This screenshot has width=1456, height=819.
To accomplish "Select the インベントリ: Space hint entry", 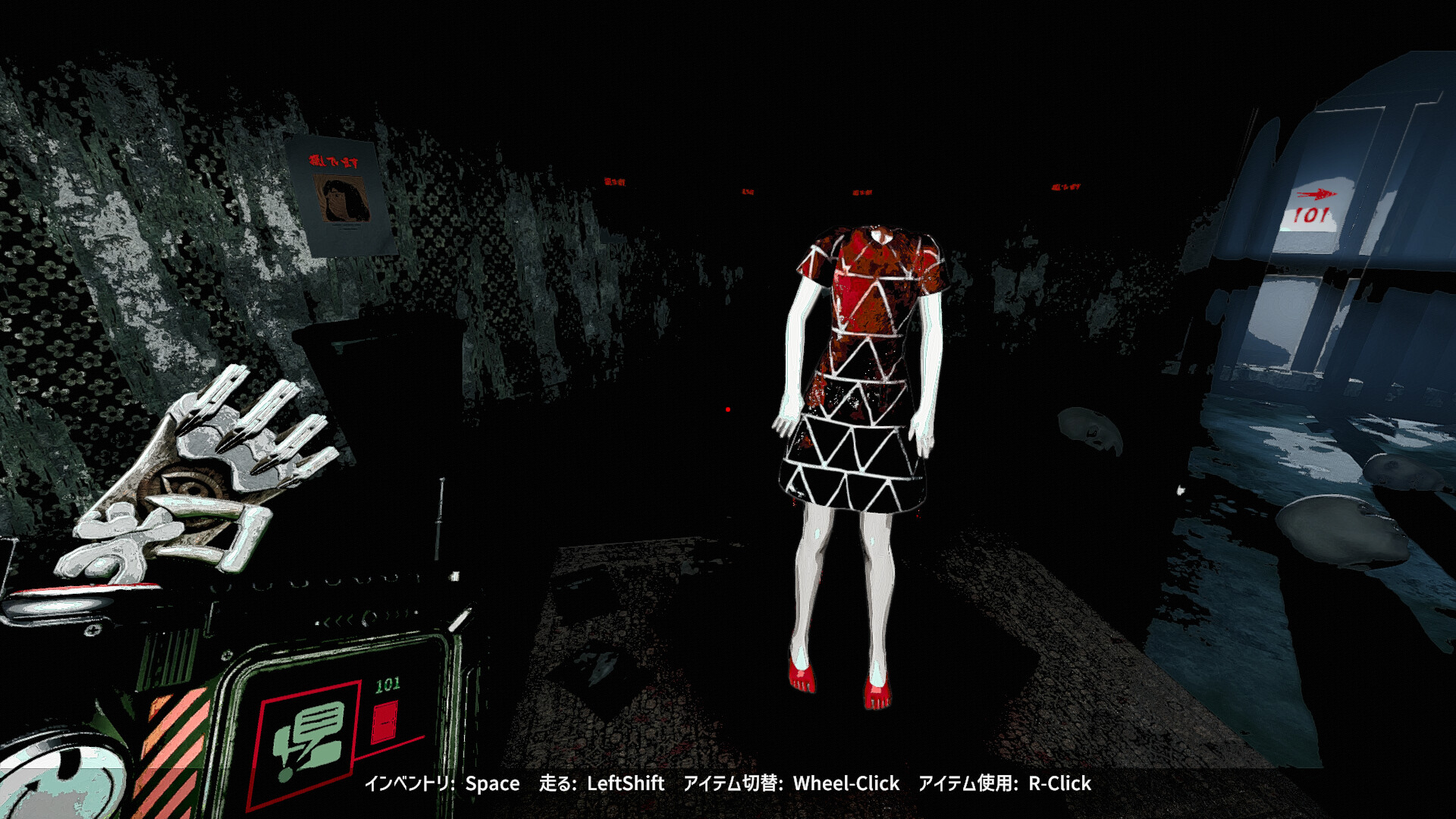I will click(440, 784).
